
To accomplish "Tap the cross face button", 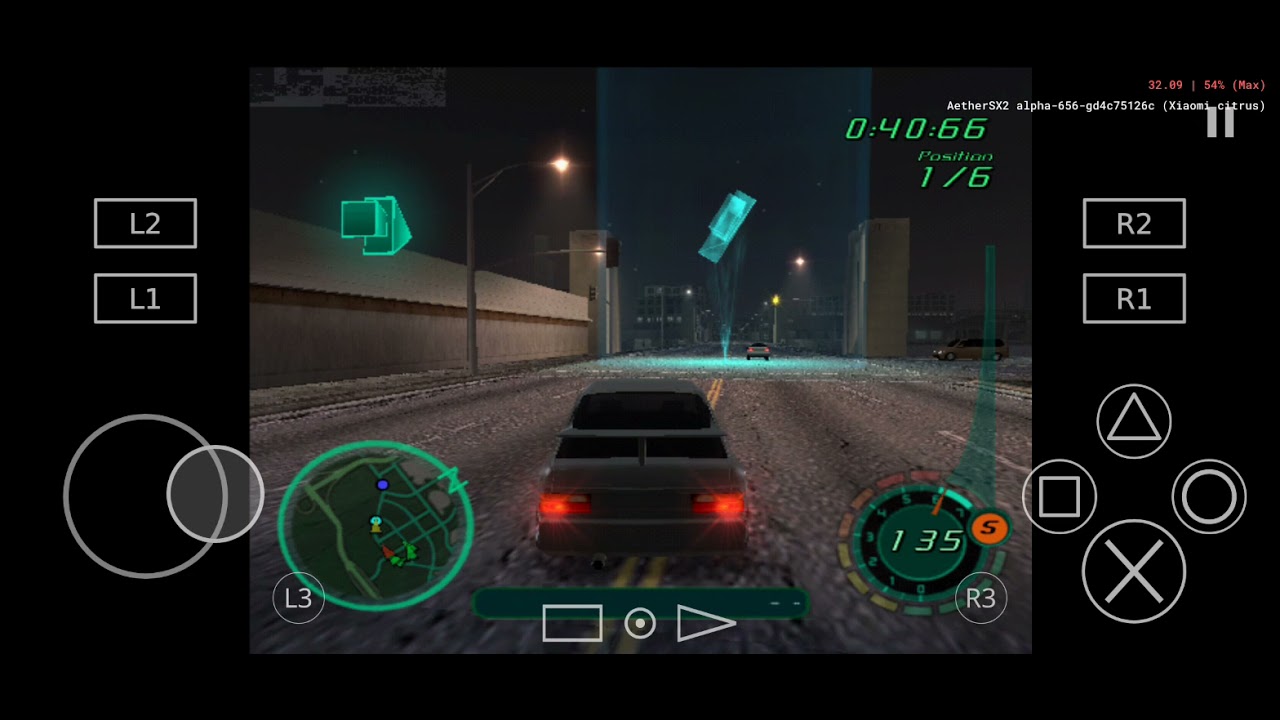I will (x=1134, y=571).
